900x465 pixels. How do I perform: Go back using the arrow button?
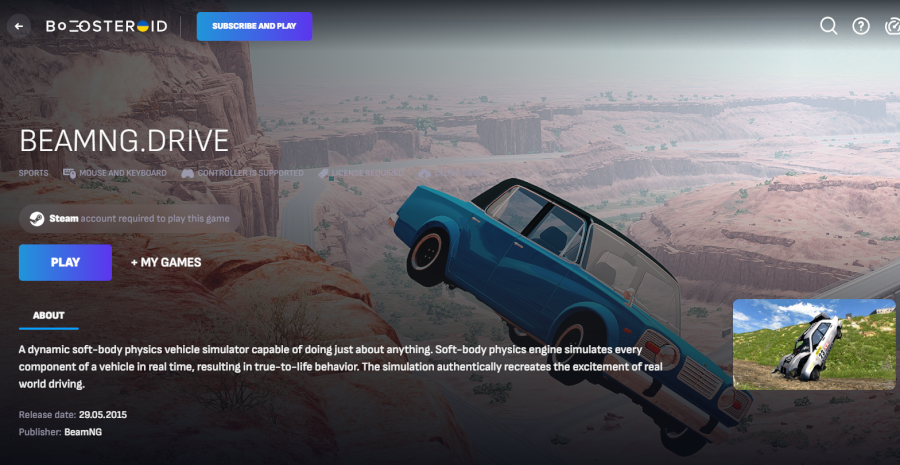point(18,26)
